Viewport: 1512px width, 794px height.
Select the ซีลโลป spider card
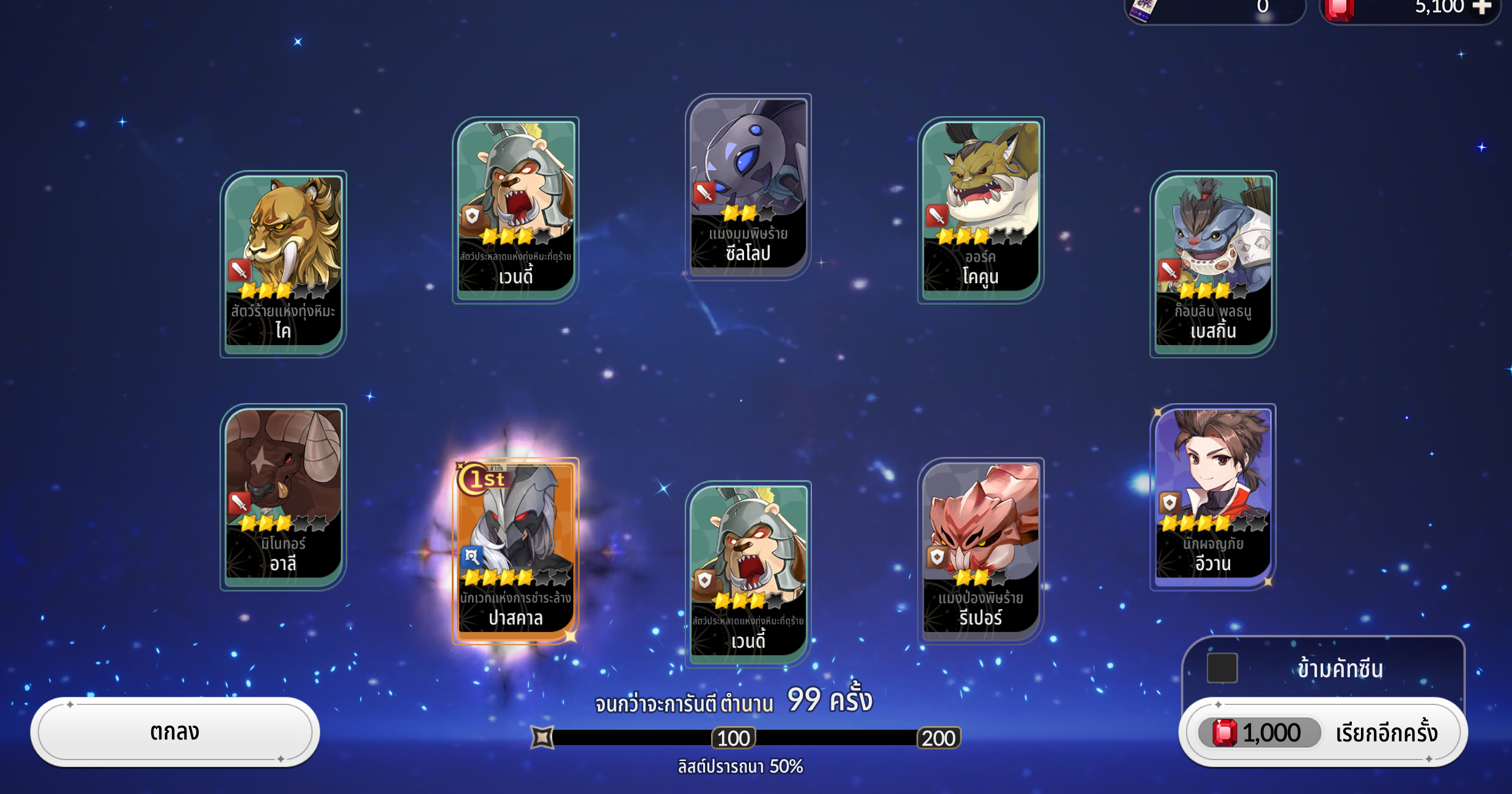pyautogui.click(x=748, y=186)
